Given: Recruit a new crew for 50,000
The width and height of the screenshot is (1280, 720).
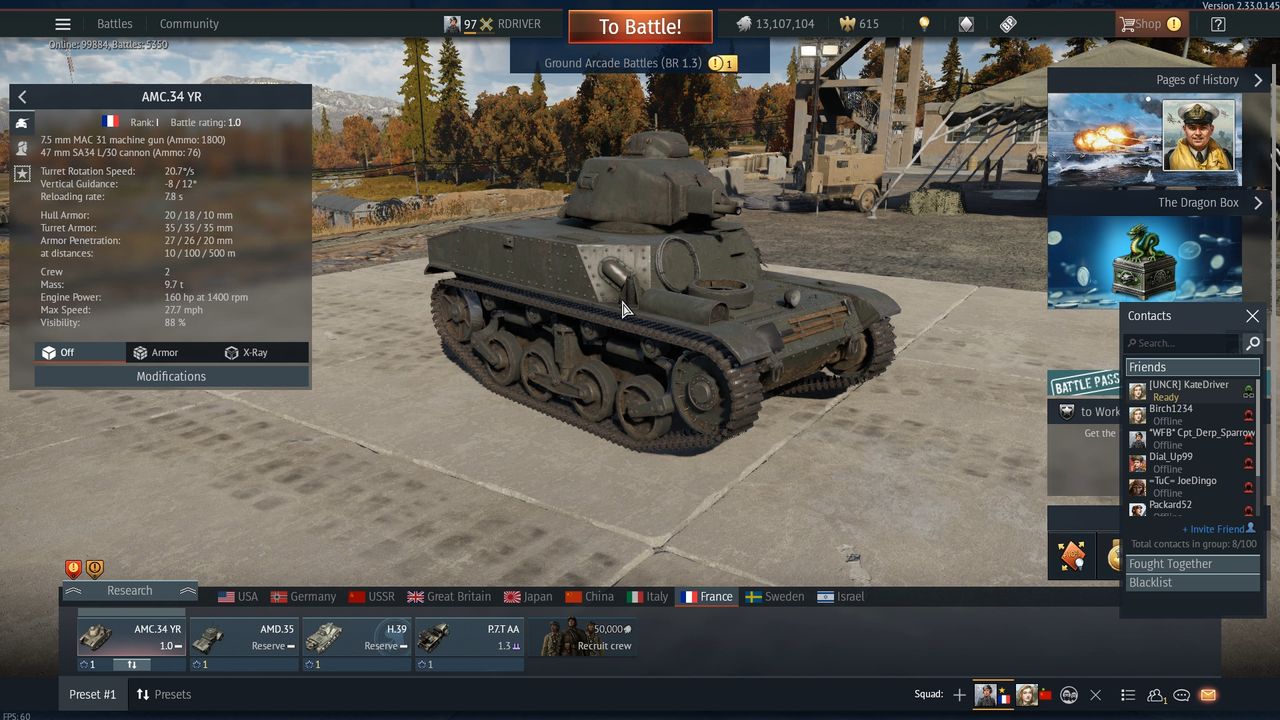Looking at the screenshot, I should [583, 637].
